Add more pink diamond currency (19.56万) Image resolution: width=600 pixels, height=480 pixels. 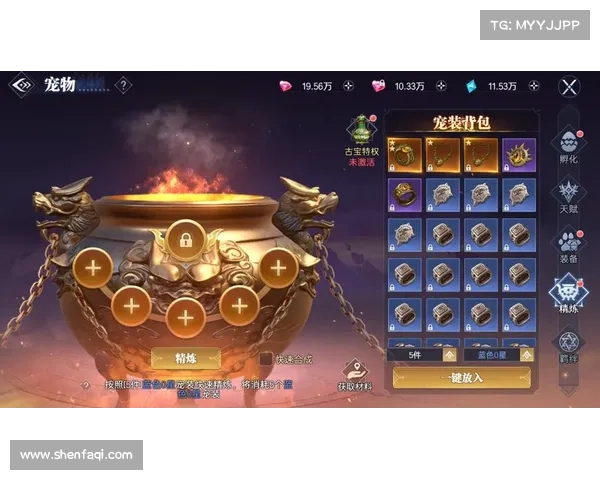click(x=348, y=86)
